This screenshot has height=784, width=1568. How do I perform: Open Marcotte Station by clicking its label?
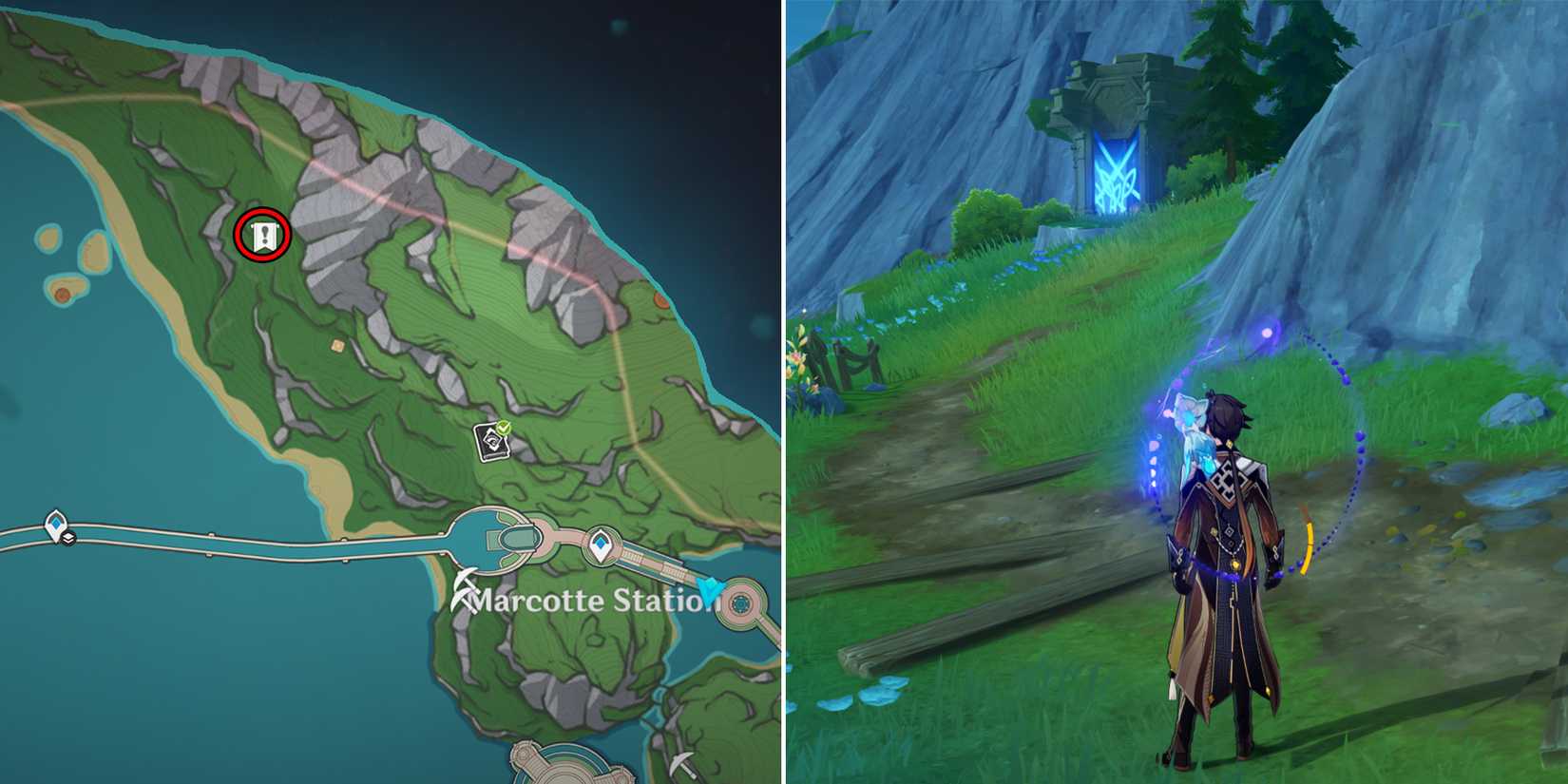pos(580,601)
